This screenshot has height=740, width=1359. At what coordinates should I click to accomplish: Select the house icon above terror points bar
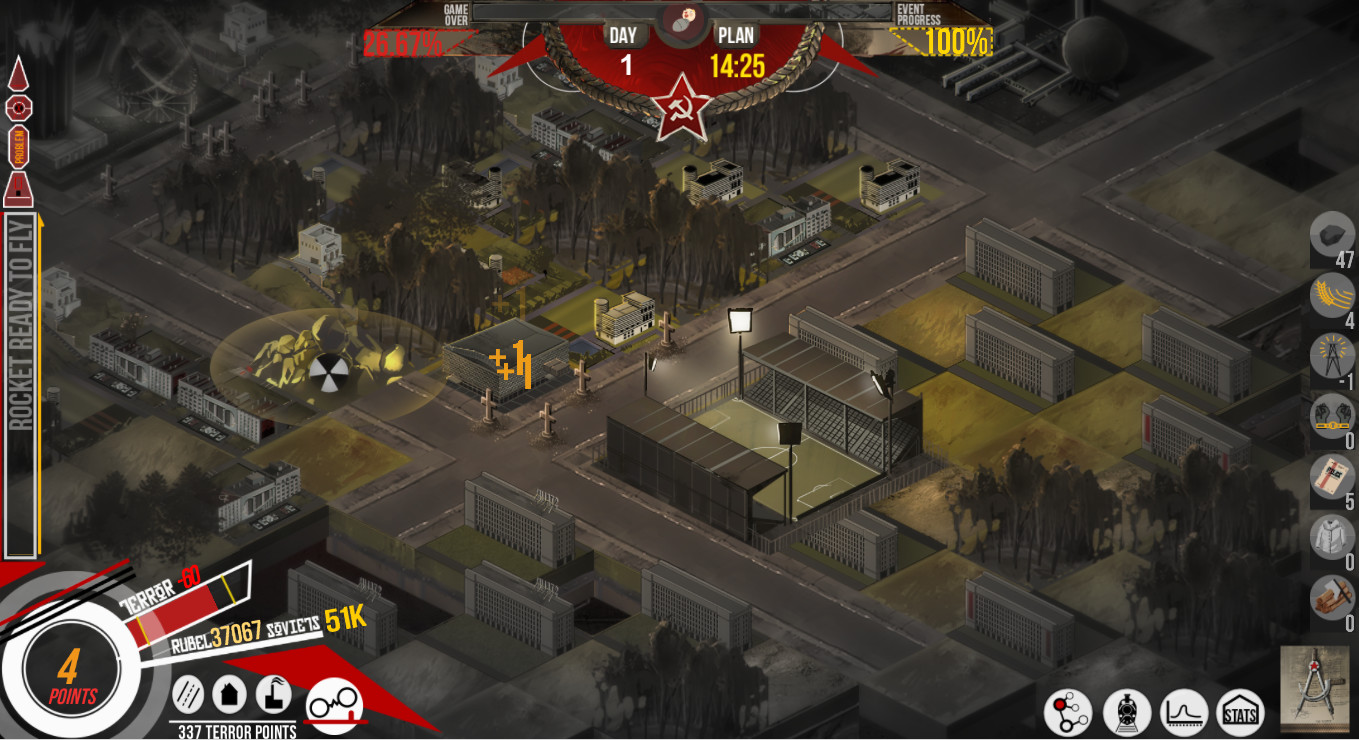point(230,692)
